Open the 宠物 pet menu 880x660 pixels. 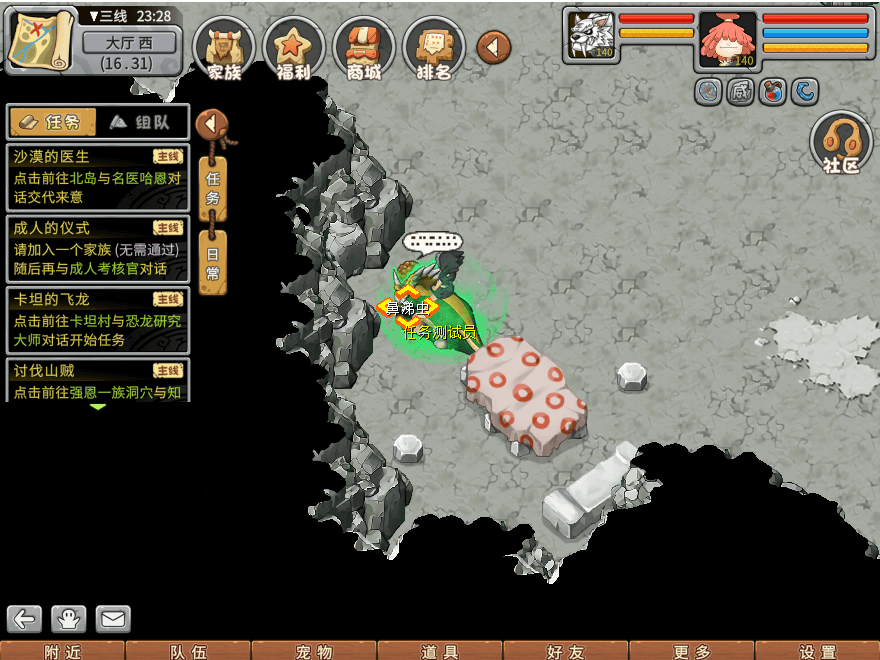[x=314, y=652]
